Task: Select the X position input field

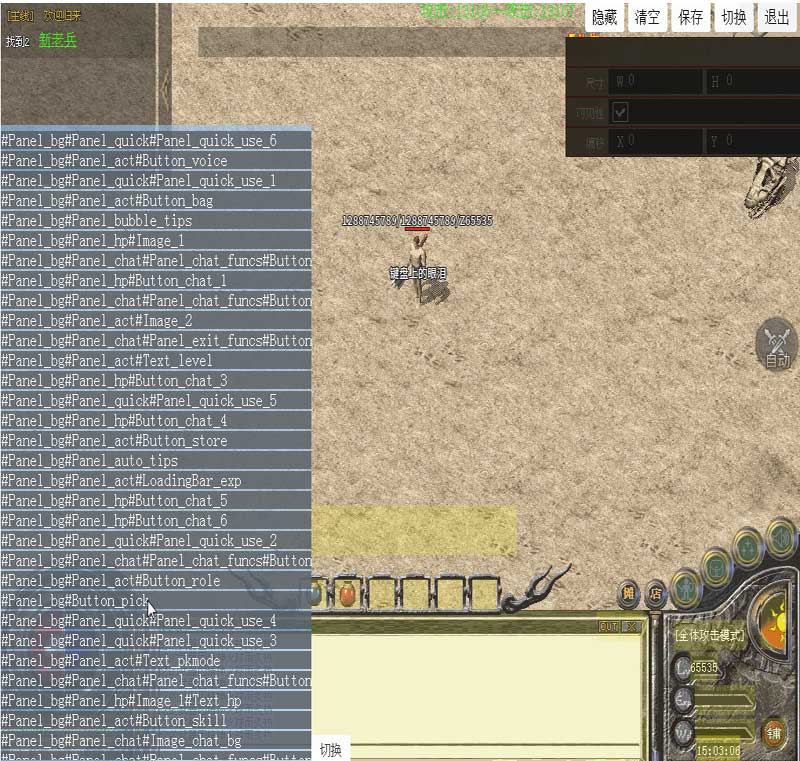Action: [x=656, y=142]
